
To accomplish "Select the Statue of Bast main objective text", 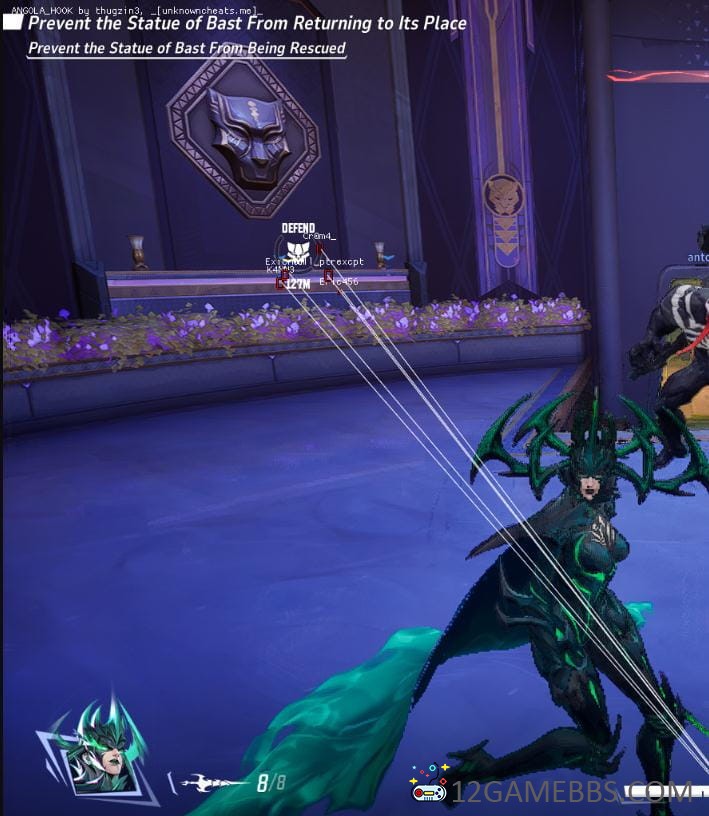I will pos(247,23).
